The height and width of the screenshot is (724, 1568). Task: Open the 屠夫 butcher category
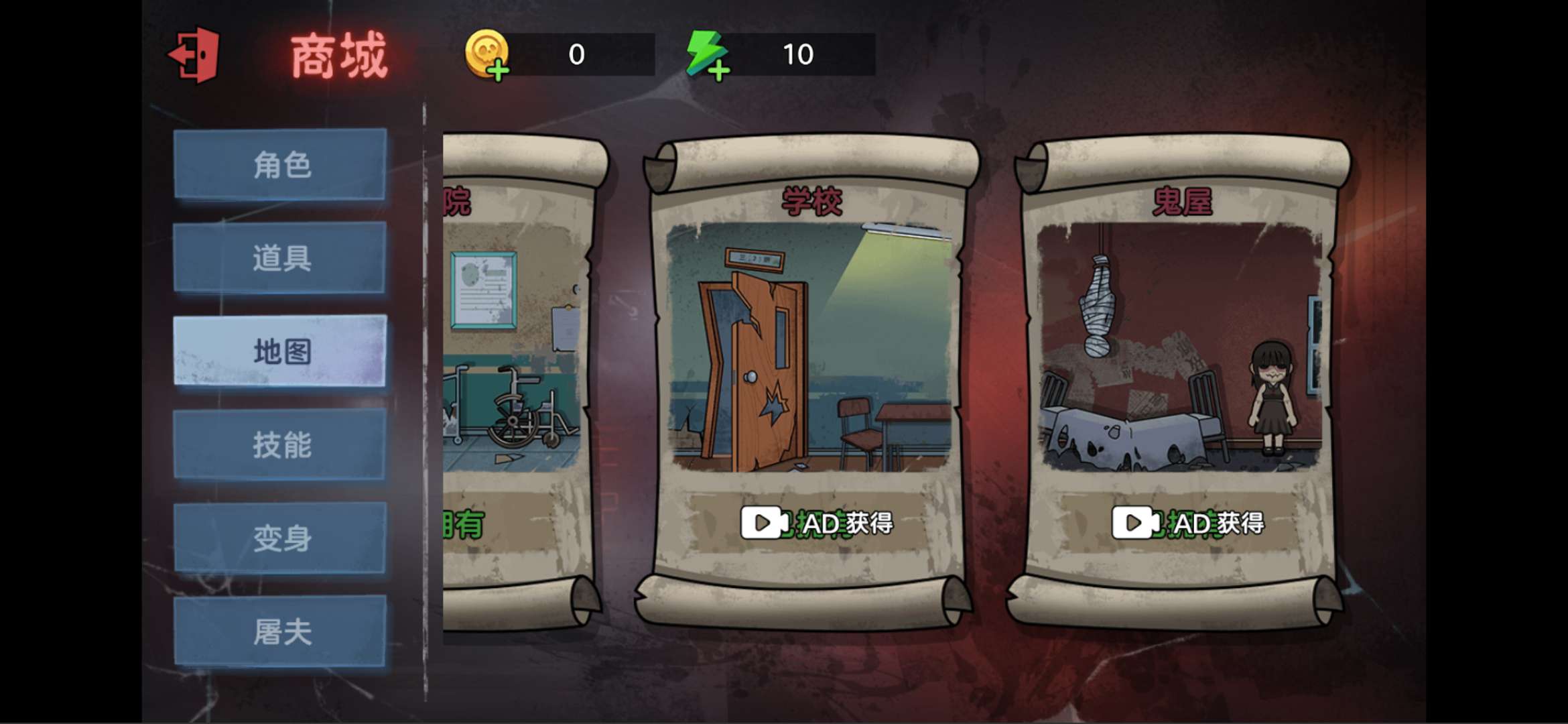(280, 631)
